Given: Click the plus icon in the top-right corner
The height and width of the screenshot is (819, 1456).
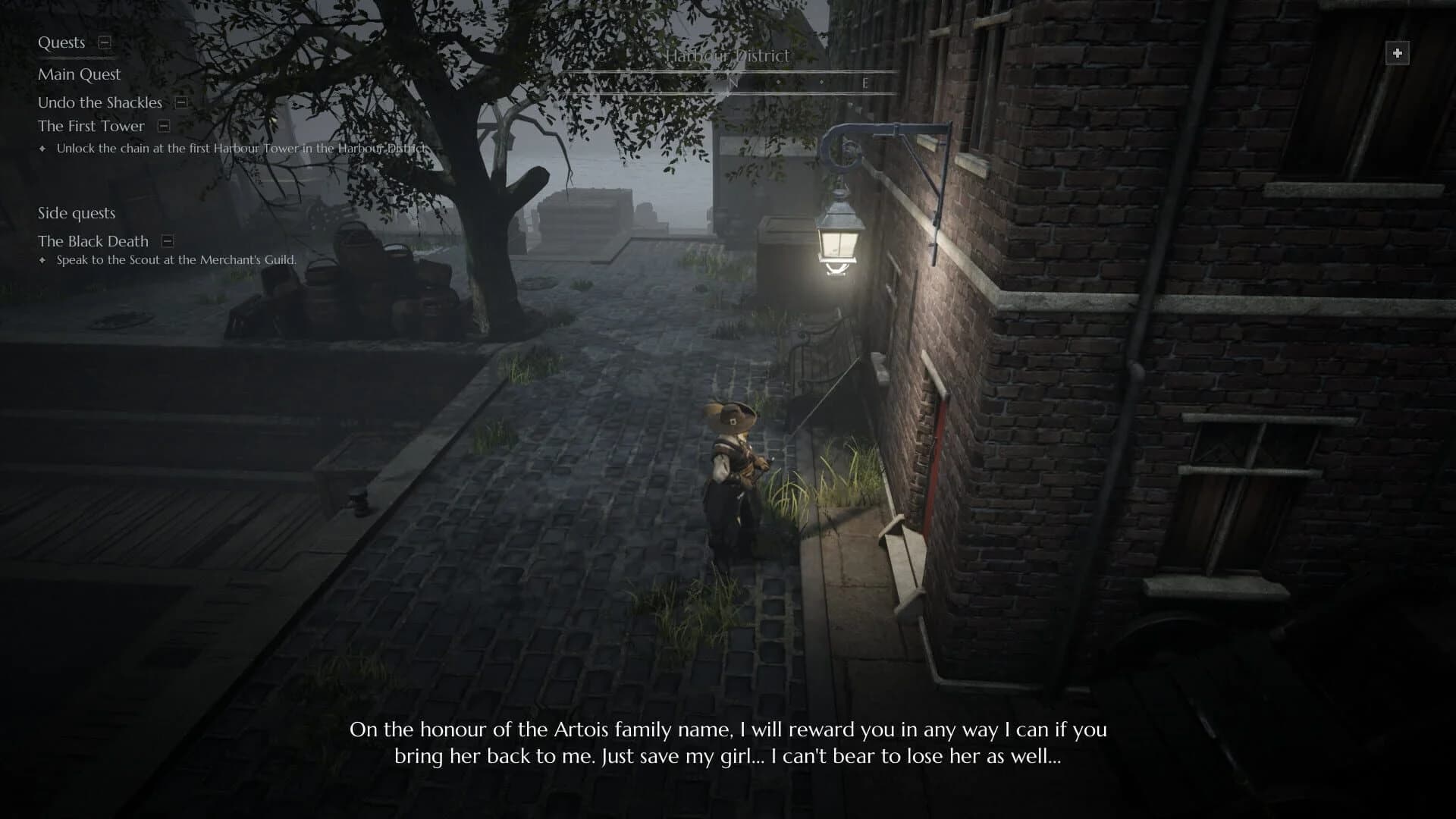Looking at the screenshot, I should (x=1398, y=53).
